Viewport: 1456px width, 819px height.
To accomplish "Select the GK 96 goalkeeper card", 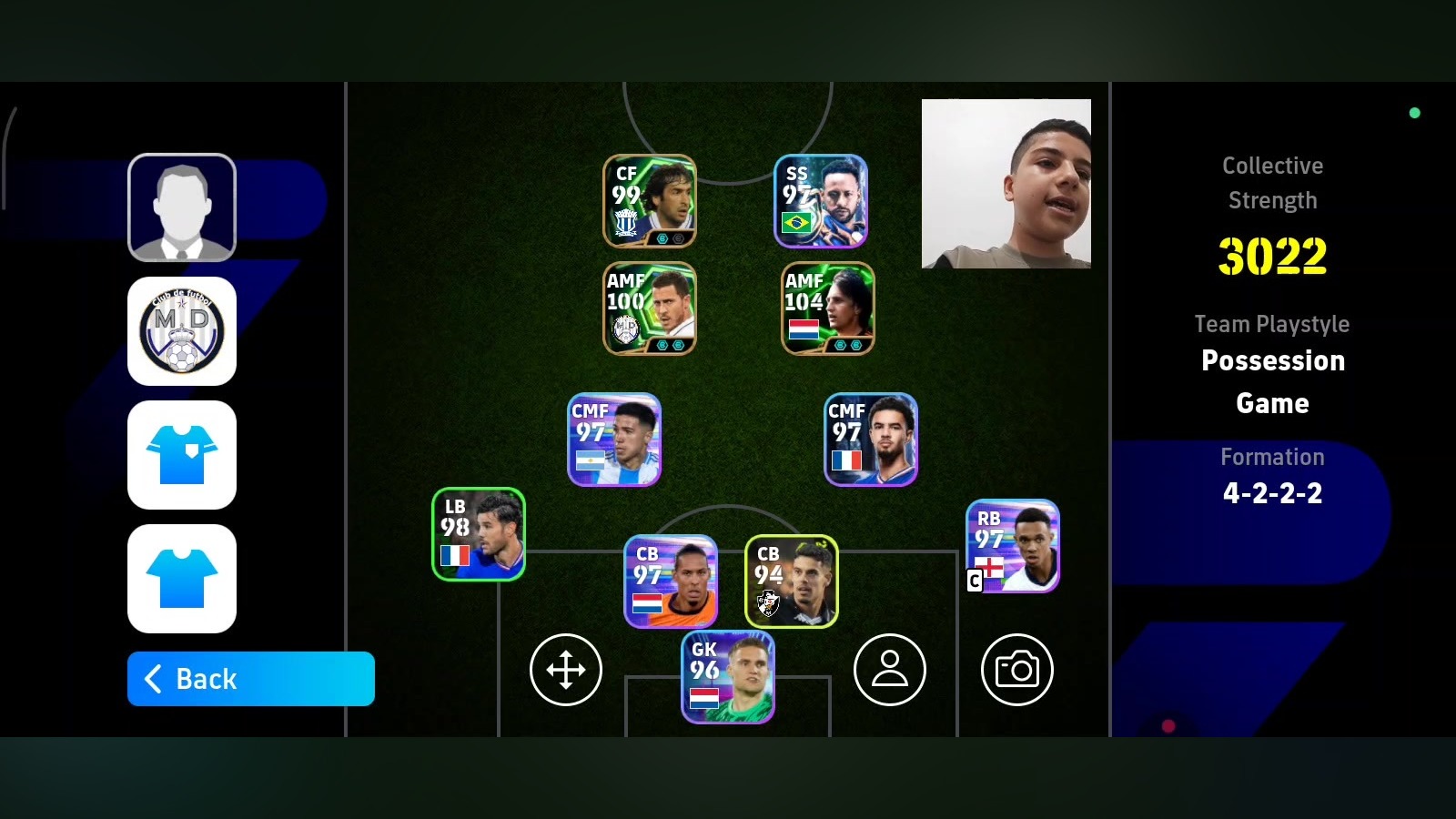I will [x=728, y=678].
